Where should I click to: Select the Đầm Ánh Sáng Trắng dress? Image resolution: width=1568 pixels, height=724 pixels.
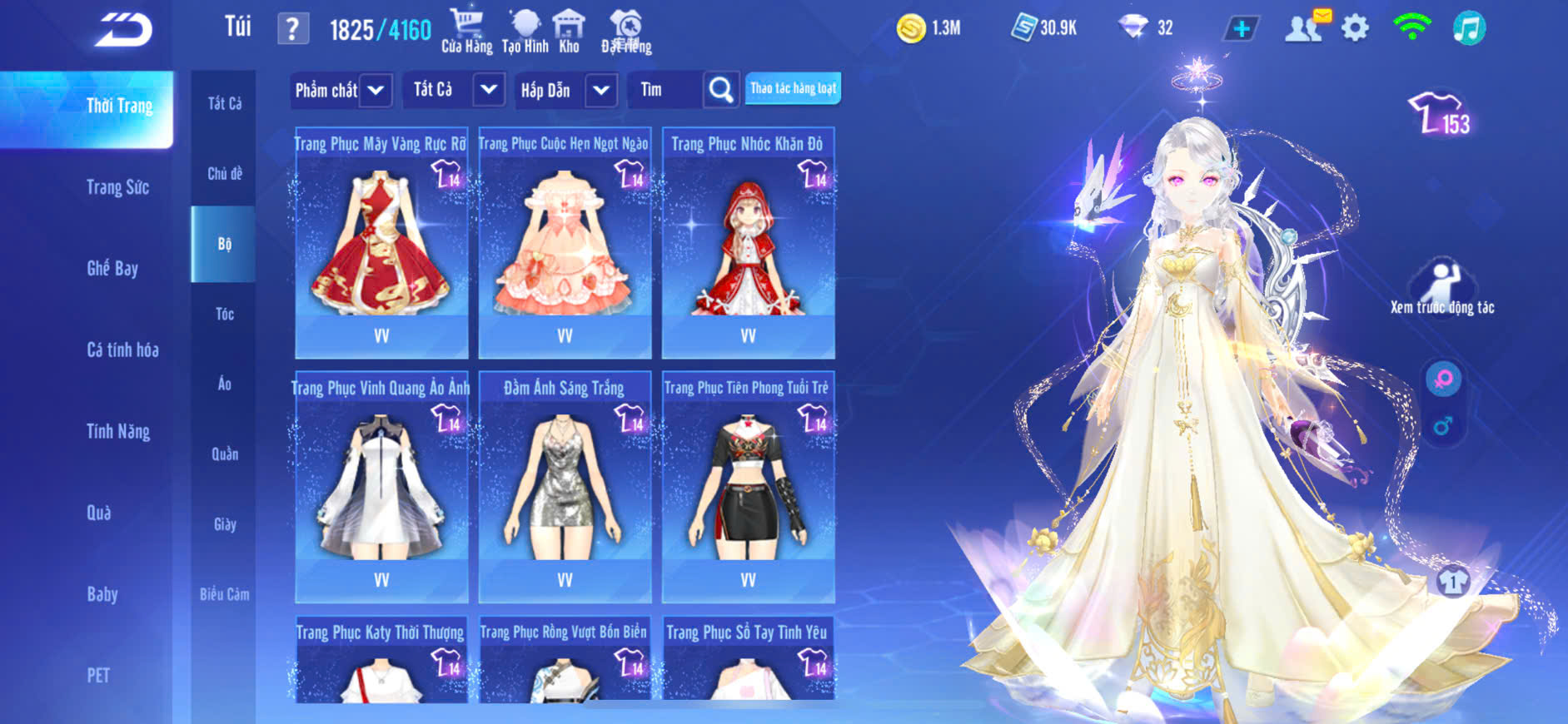pyautogui.click(x=565, y=487)
